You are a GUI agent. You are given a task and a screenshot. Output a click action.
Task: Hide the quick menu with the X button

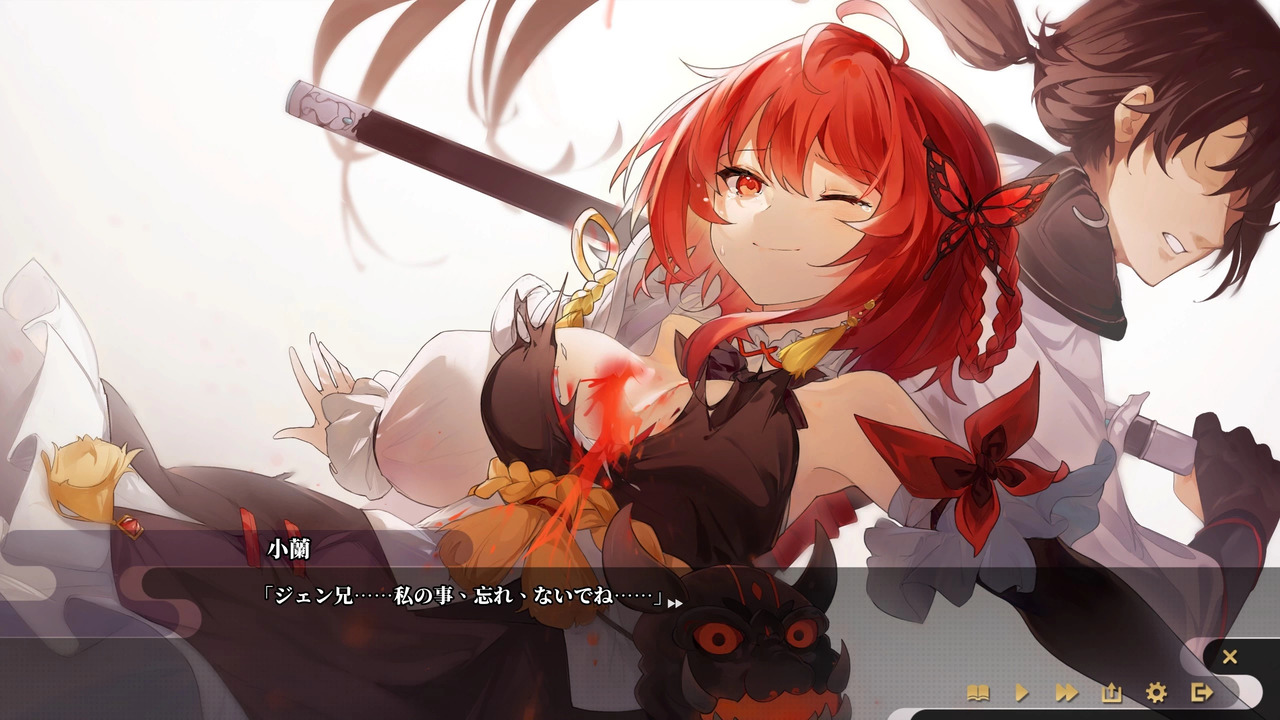click(x=1228, y=657)
